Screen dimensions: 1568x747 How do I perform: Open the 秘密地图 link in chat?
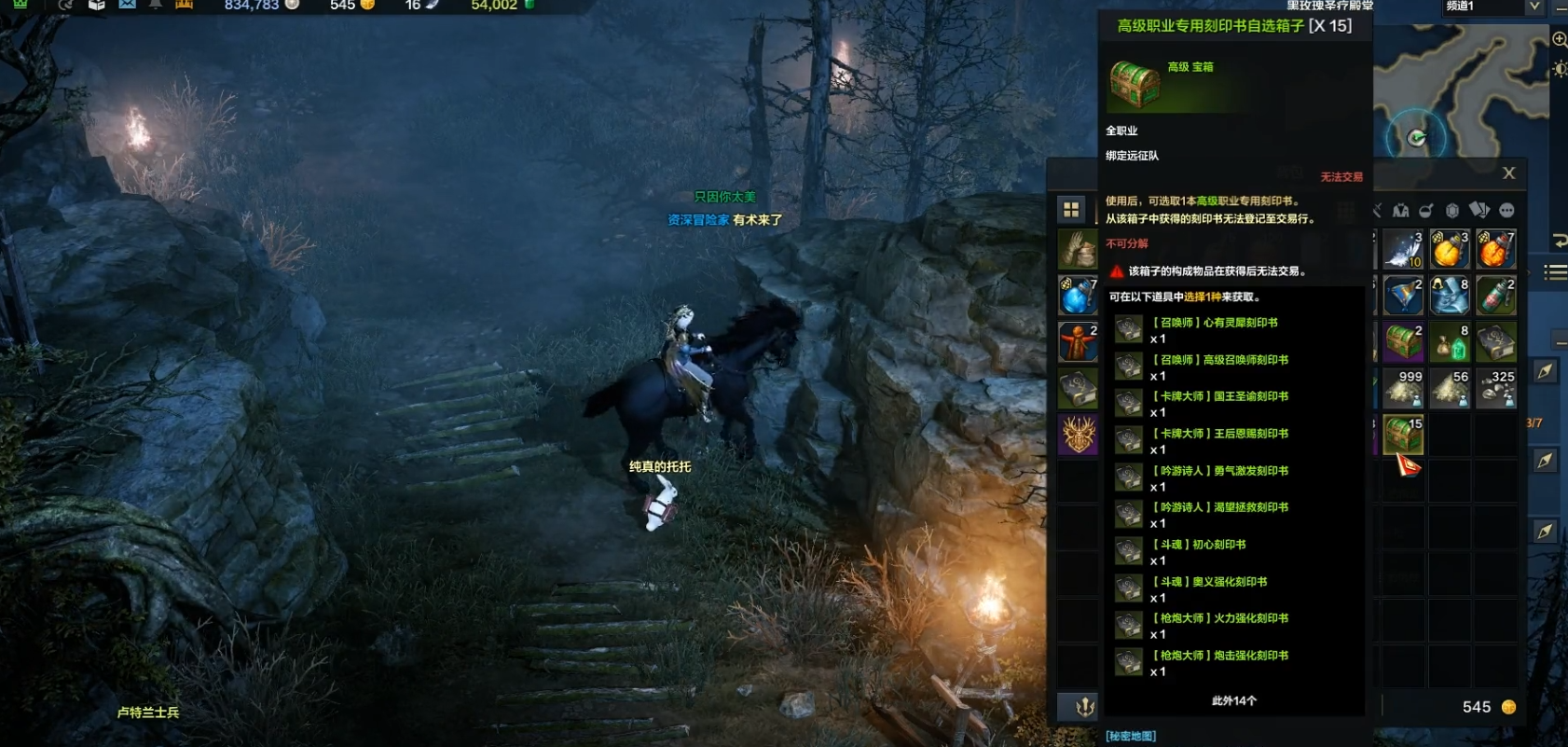click(1131, 736)
